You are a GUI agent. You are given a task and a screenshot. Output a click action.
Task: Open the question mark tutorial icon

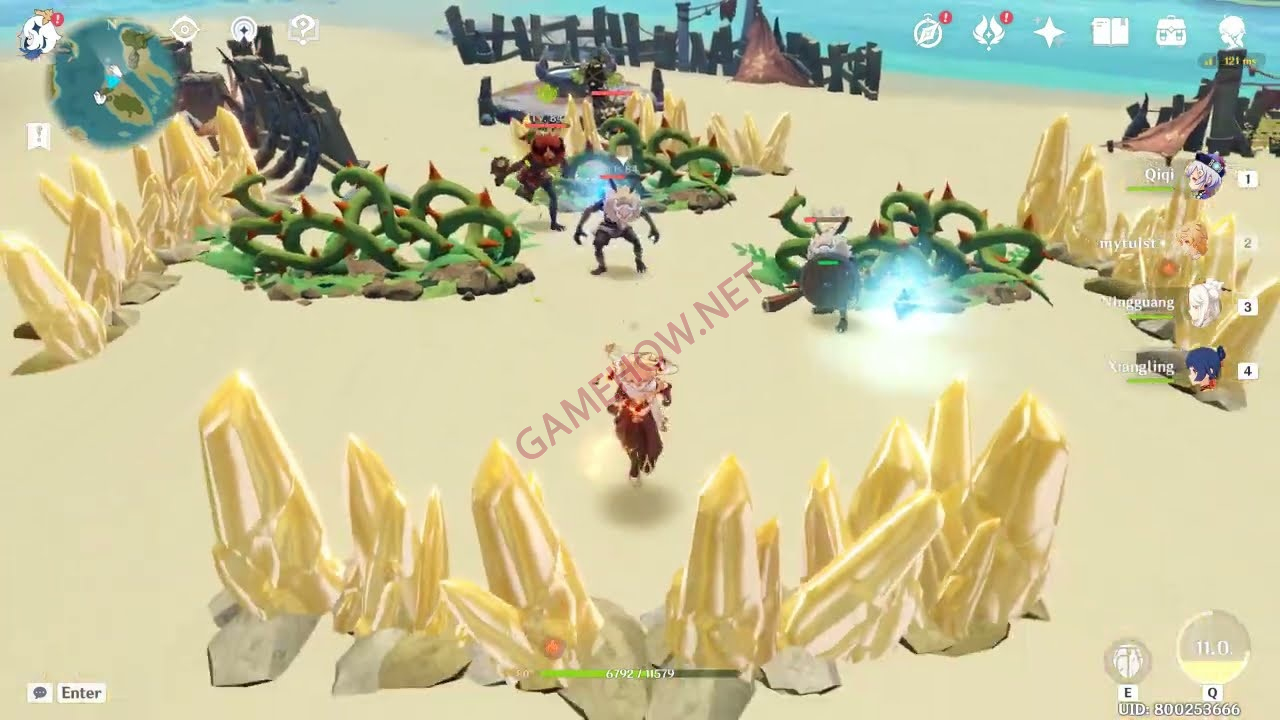[302, 30]
